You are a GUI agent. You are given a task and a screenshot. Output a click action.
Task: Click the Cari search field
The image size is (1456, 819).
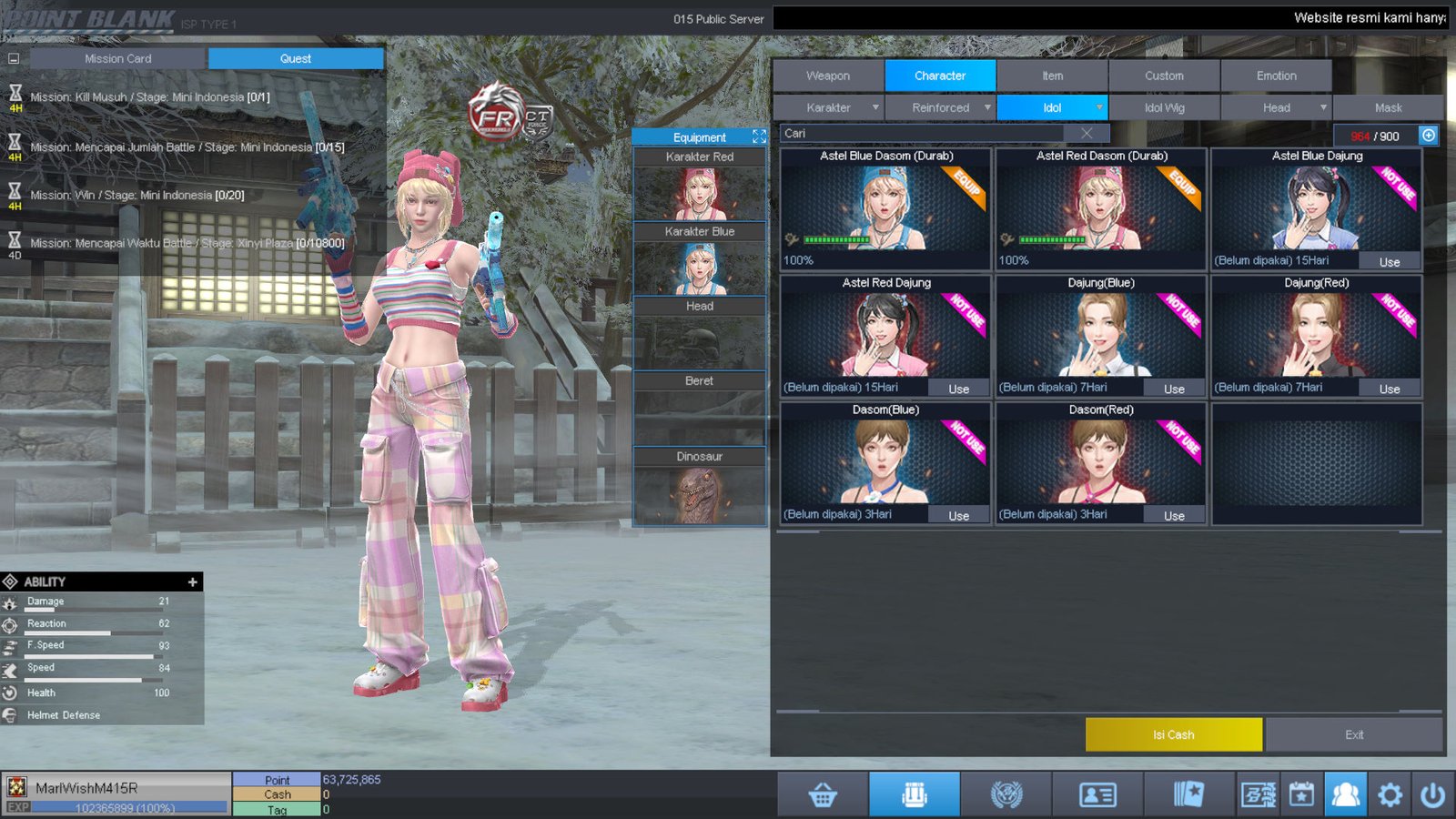click(919, 133)
